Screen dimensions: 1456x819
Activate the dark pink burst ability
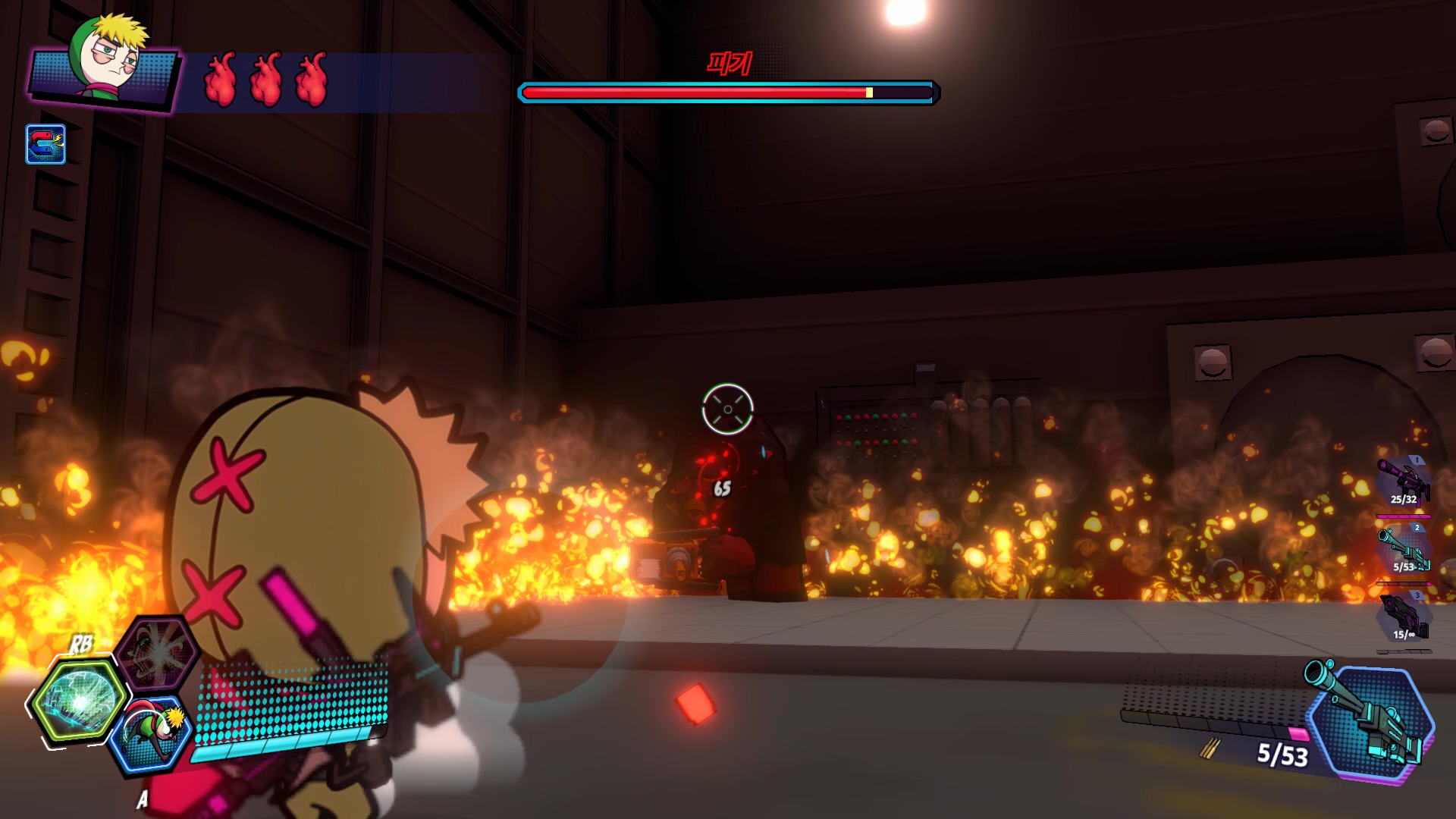(158, 651)
